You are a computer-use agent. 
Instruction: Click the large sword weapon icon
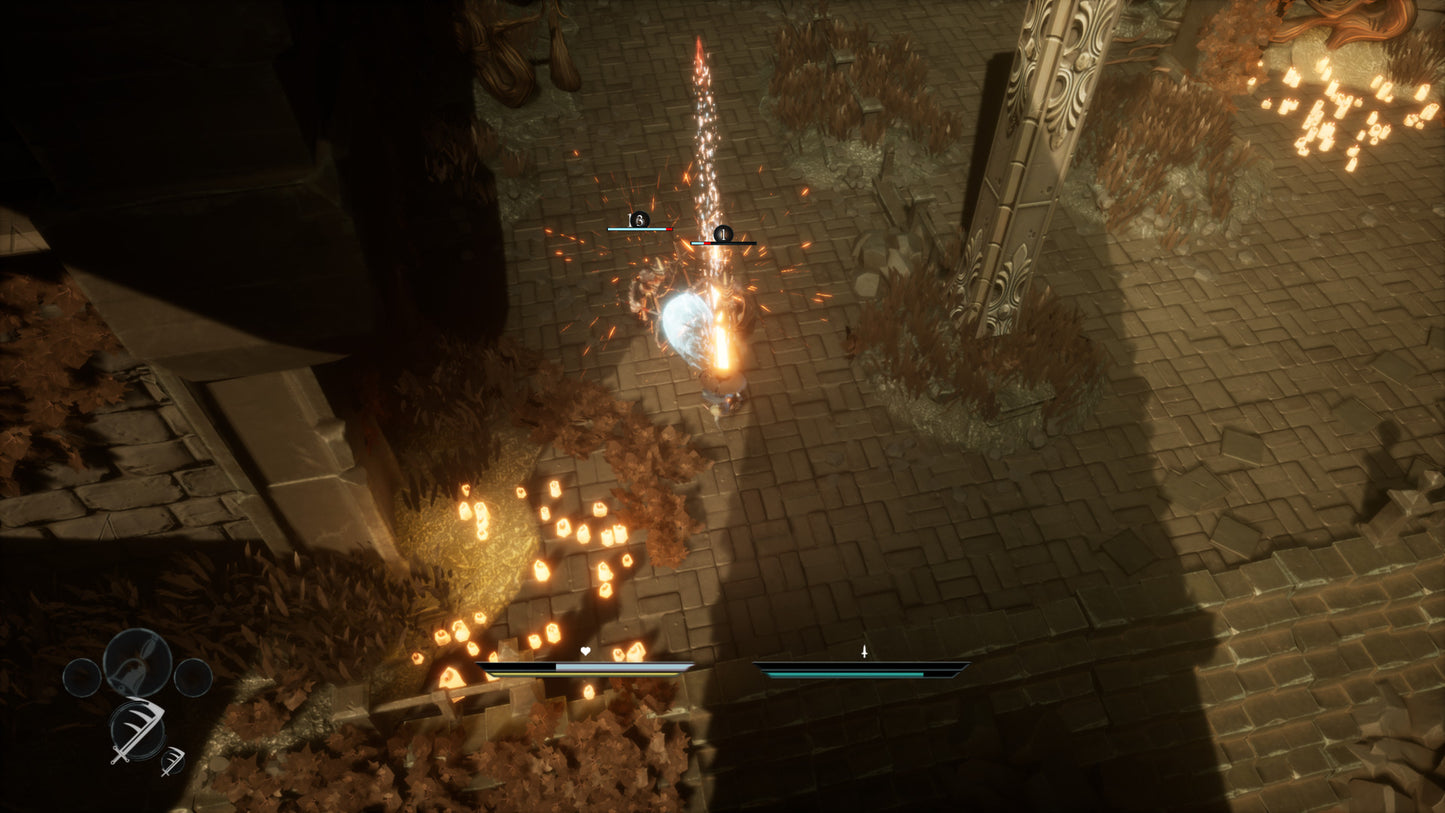point(137,731)
